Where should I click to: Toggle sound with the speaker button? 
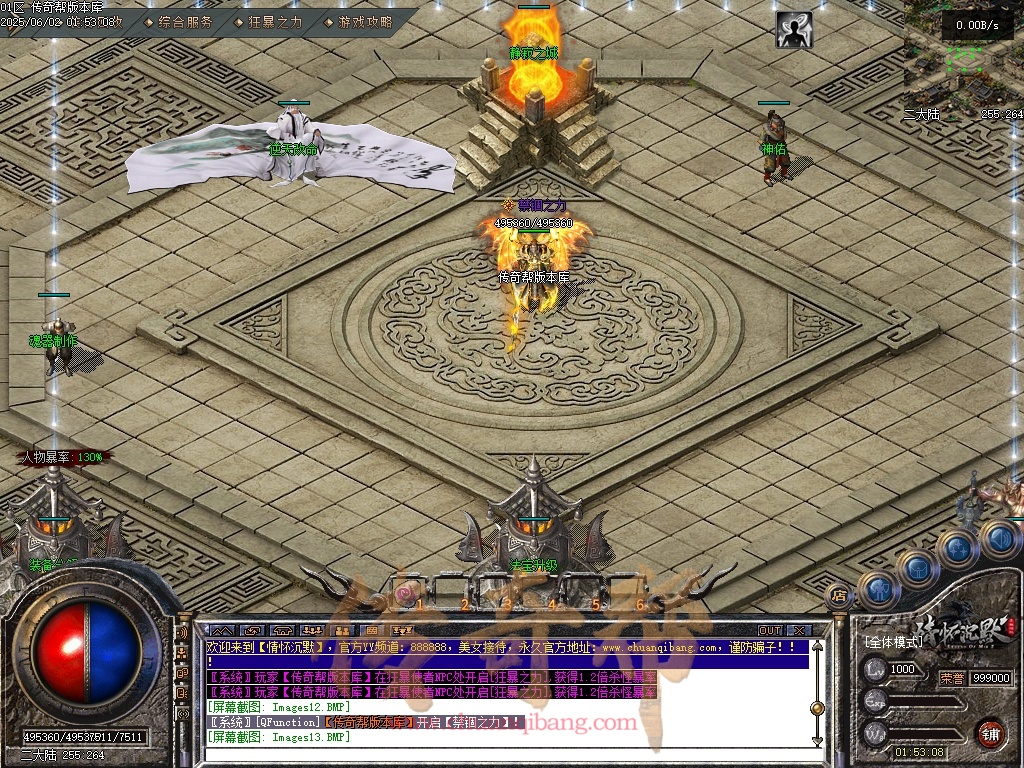[999, 538]
